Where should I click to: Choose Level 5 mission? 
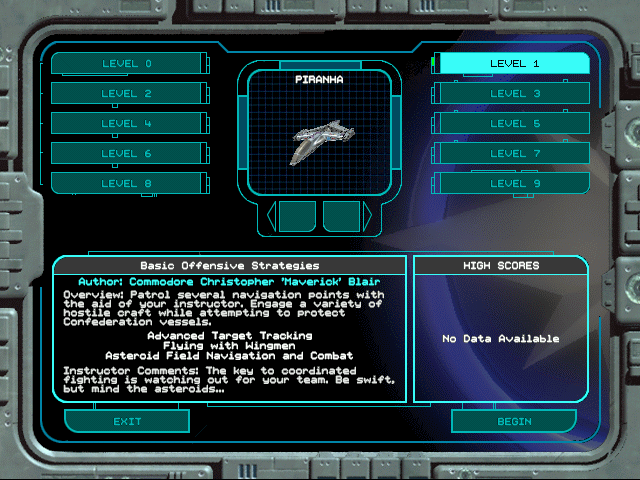[x=514, y=124]
